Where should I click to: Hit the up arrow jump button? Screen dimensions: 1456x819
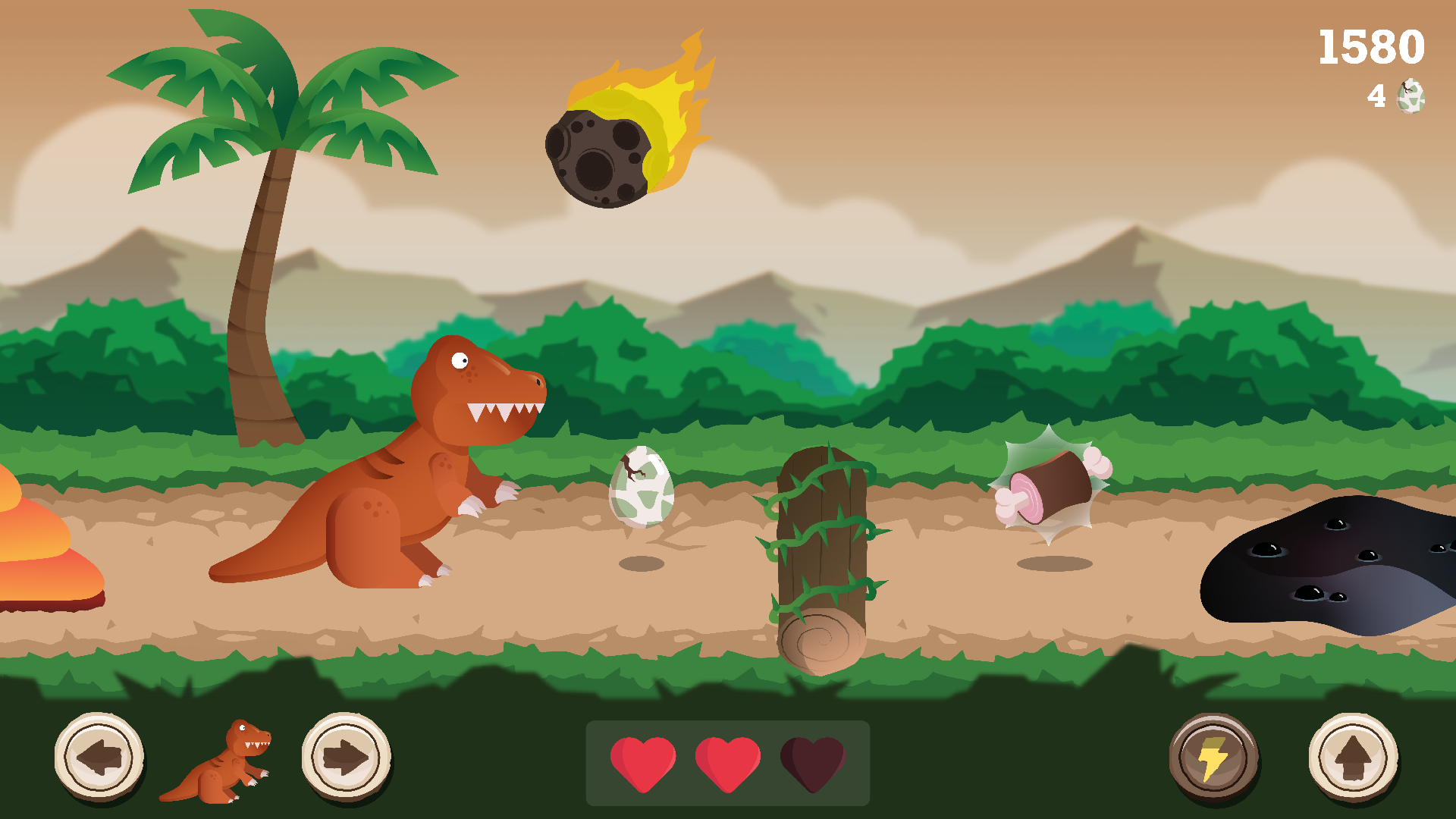click(1353, 757)
